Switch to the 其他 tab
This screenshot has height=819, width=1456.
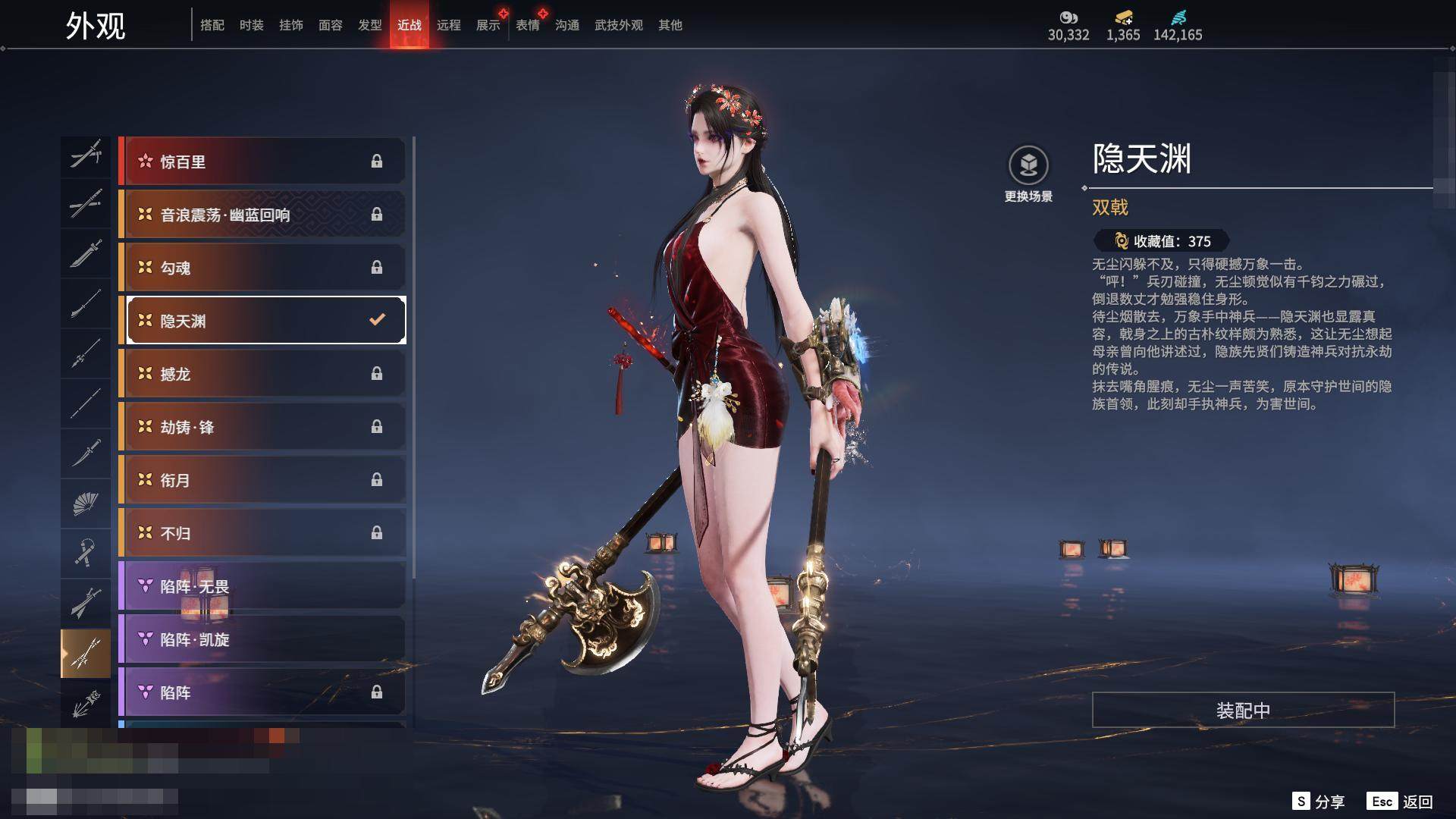point(670,25)
